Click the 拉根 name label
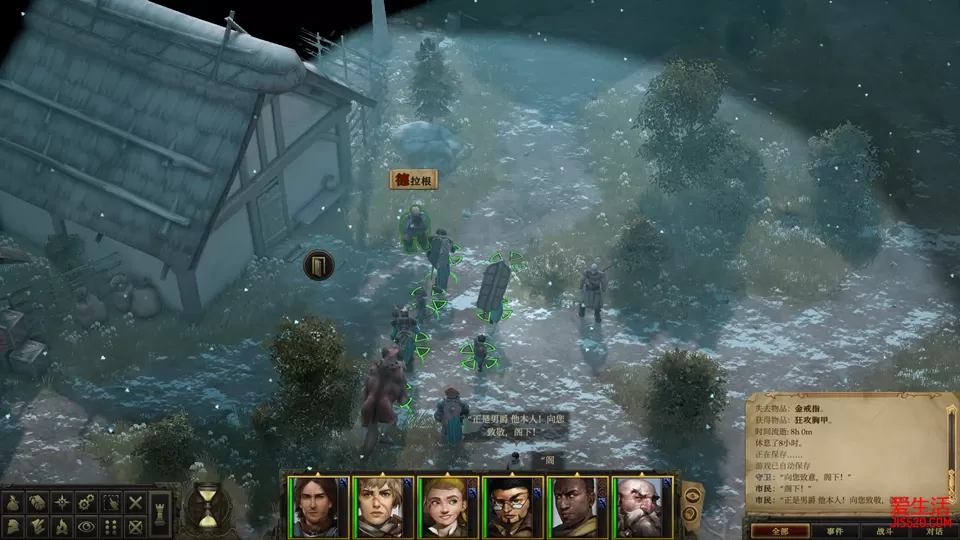 pos(414,180)
